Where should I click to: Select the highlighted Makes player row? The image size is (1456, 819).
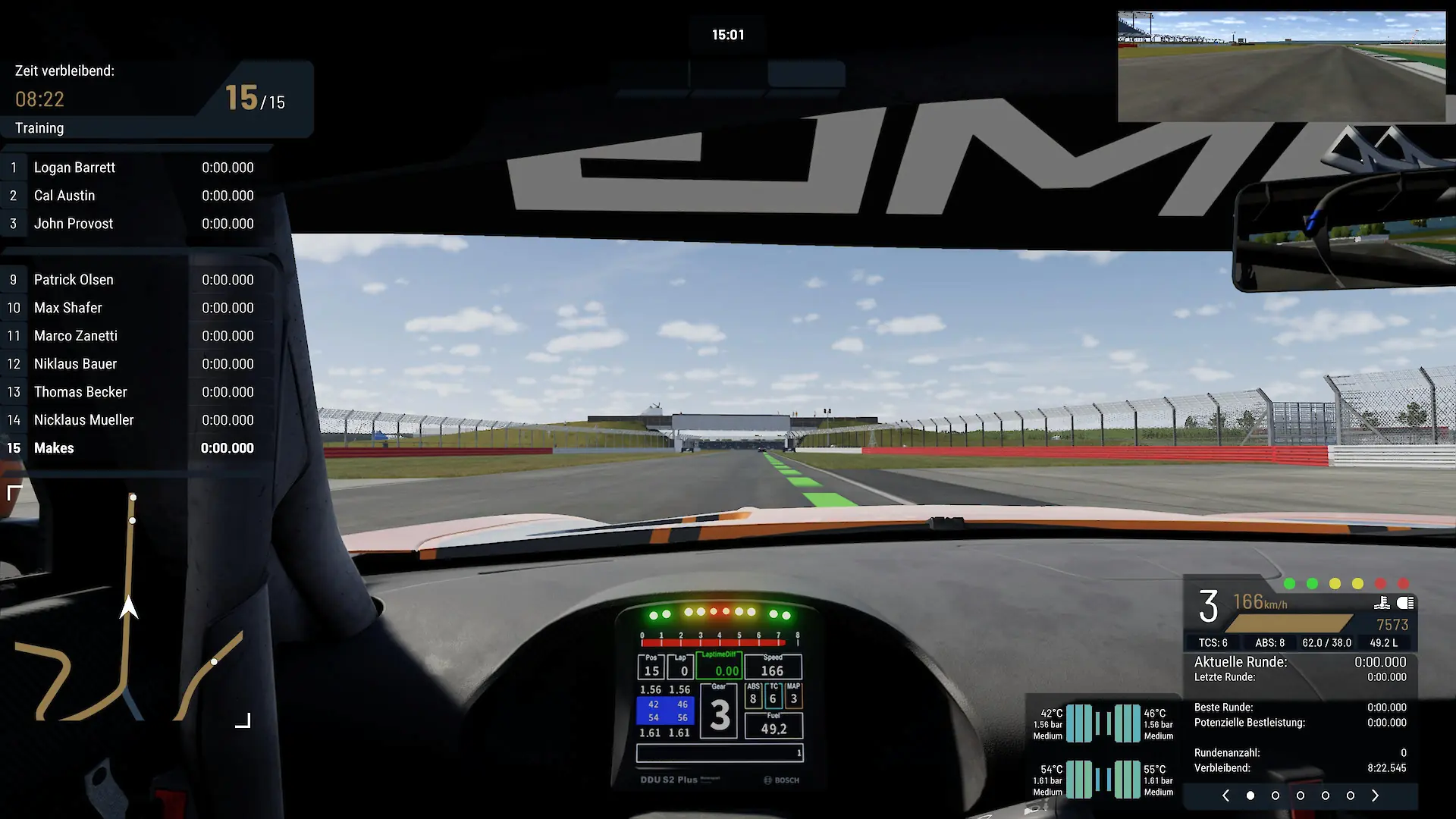(x=136, y=448)
